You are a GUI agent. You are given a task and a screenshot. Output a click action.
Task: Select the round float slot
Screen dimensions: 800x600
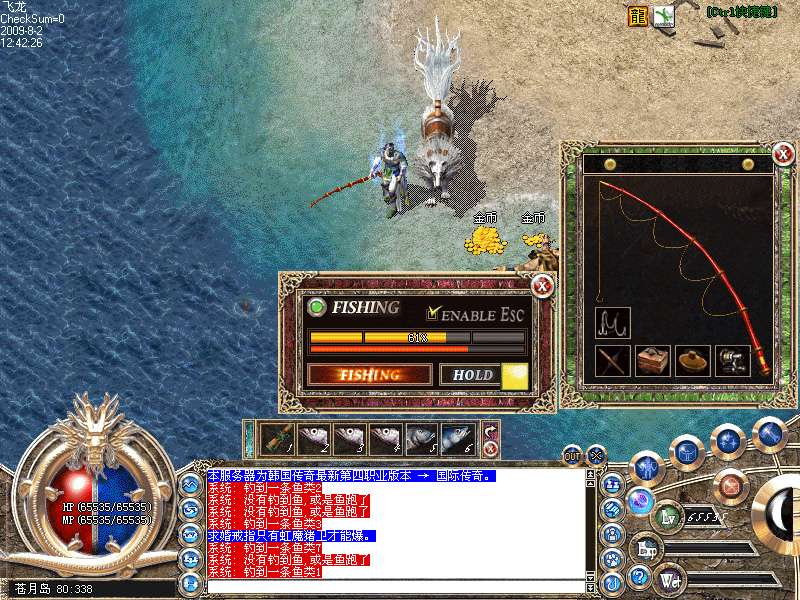tap(692, 361)
